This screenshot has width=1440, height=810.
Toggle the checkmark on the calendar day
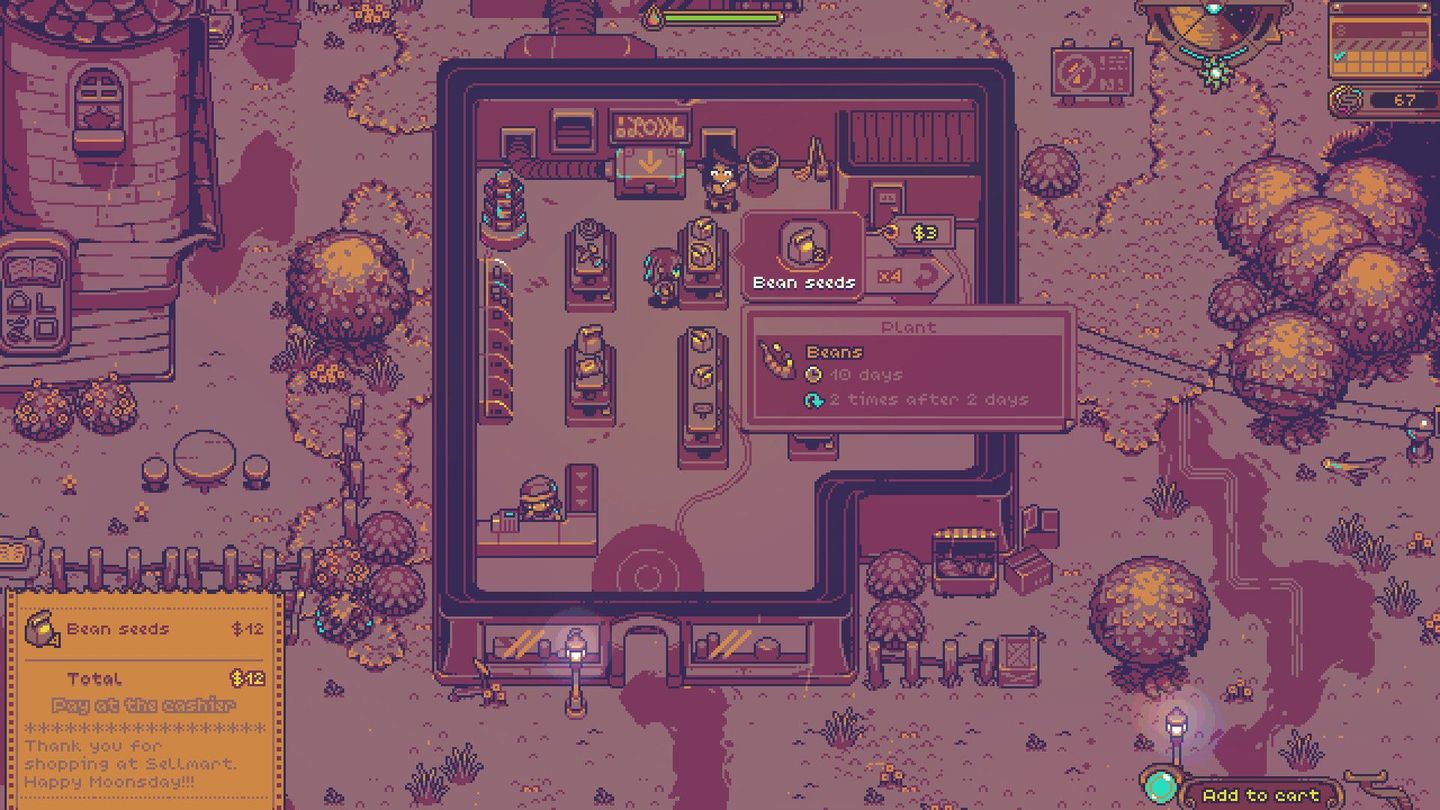click(x=1338, y=56)
